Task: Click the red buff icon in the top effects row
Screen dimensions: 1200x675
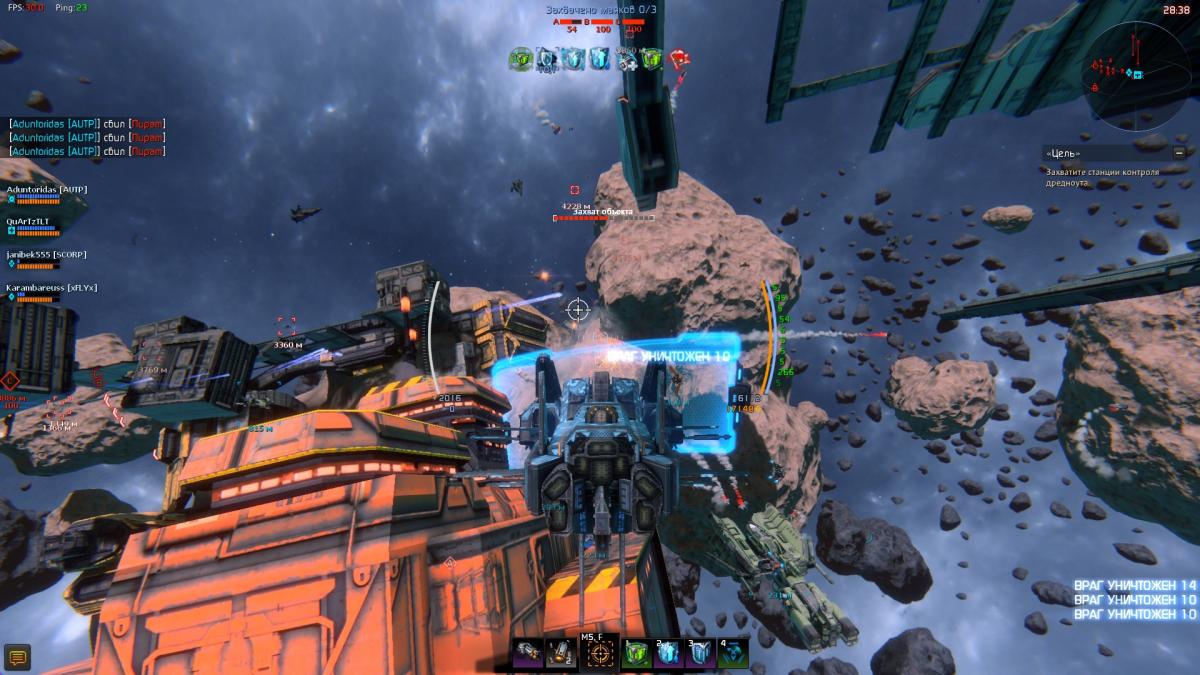Action: pos(679,59)
